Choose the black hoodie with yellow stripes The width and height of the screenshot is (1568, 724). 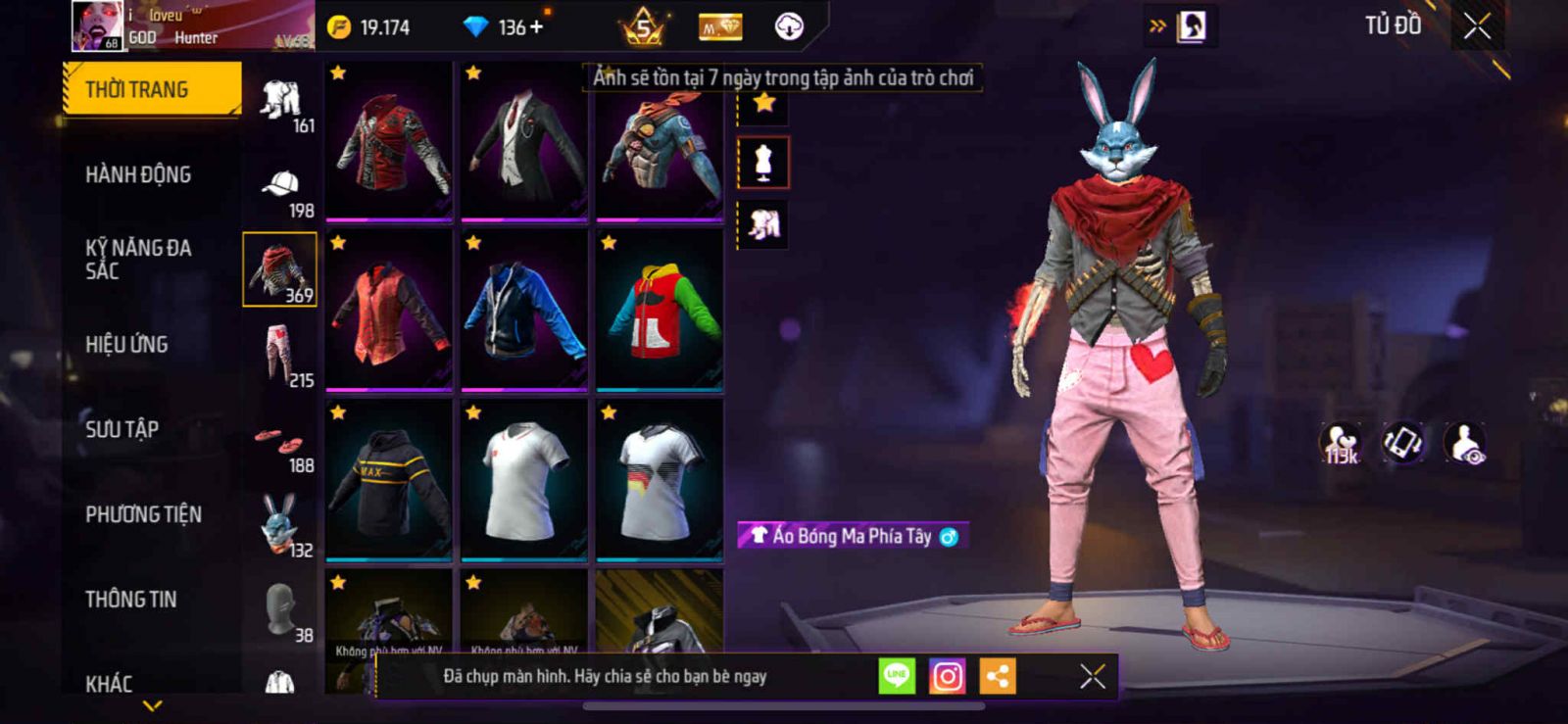(389, 480)
